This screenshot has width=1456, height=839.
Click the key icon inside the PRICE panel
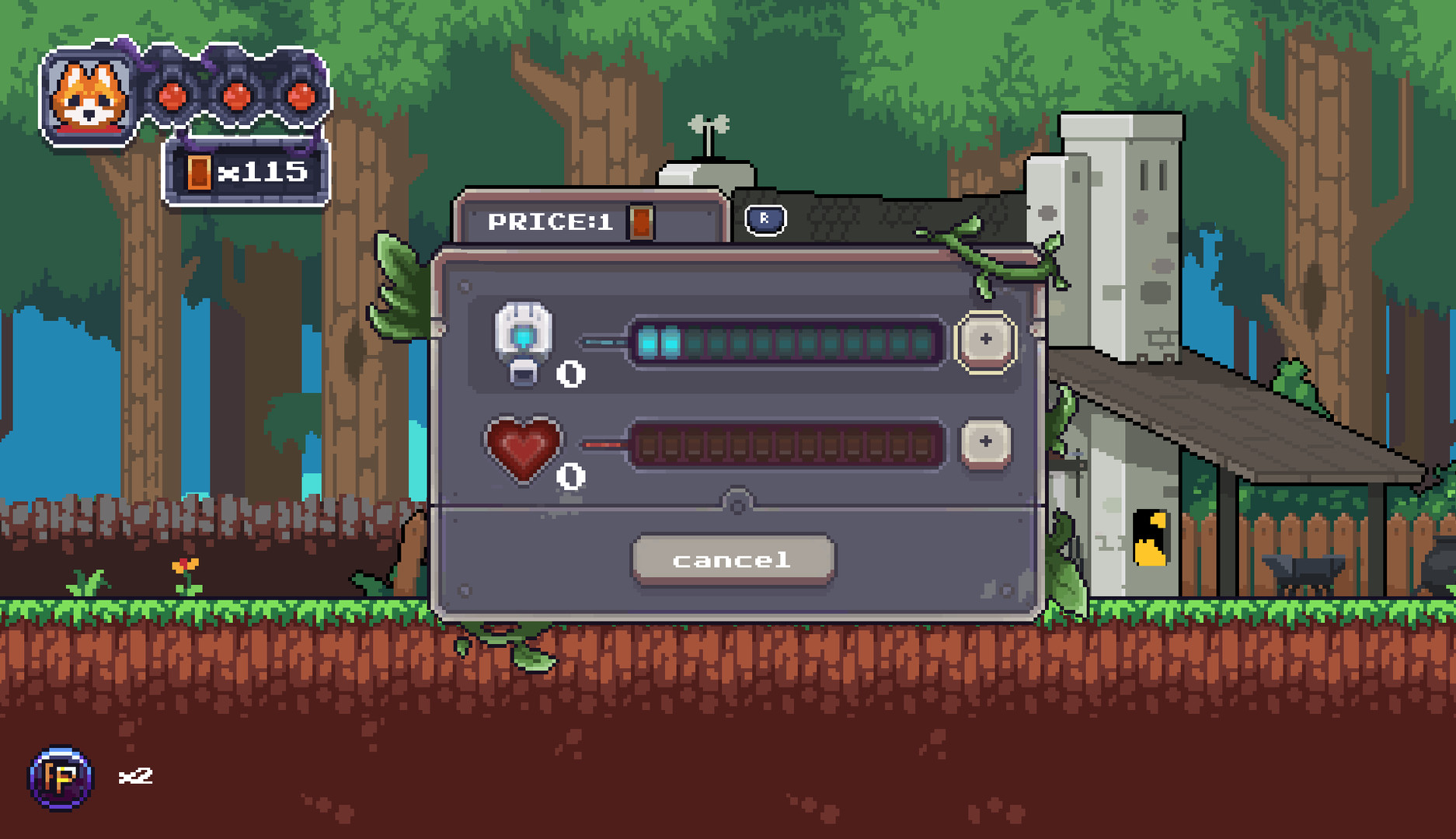pos(639,222)
